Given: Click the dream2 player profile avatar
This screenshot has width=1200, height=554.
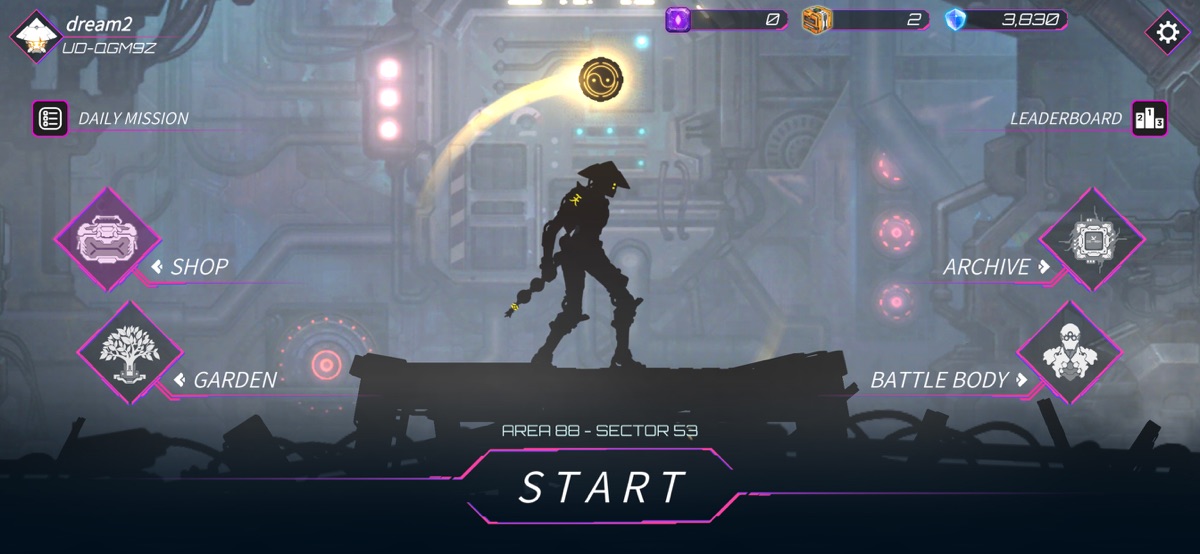Looking at the screenshot, I should pos(37,35).
